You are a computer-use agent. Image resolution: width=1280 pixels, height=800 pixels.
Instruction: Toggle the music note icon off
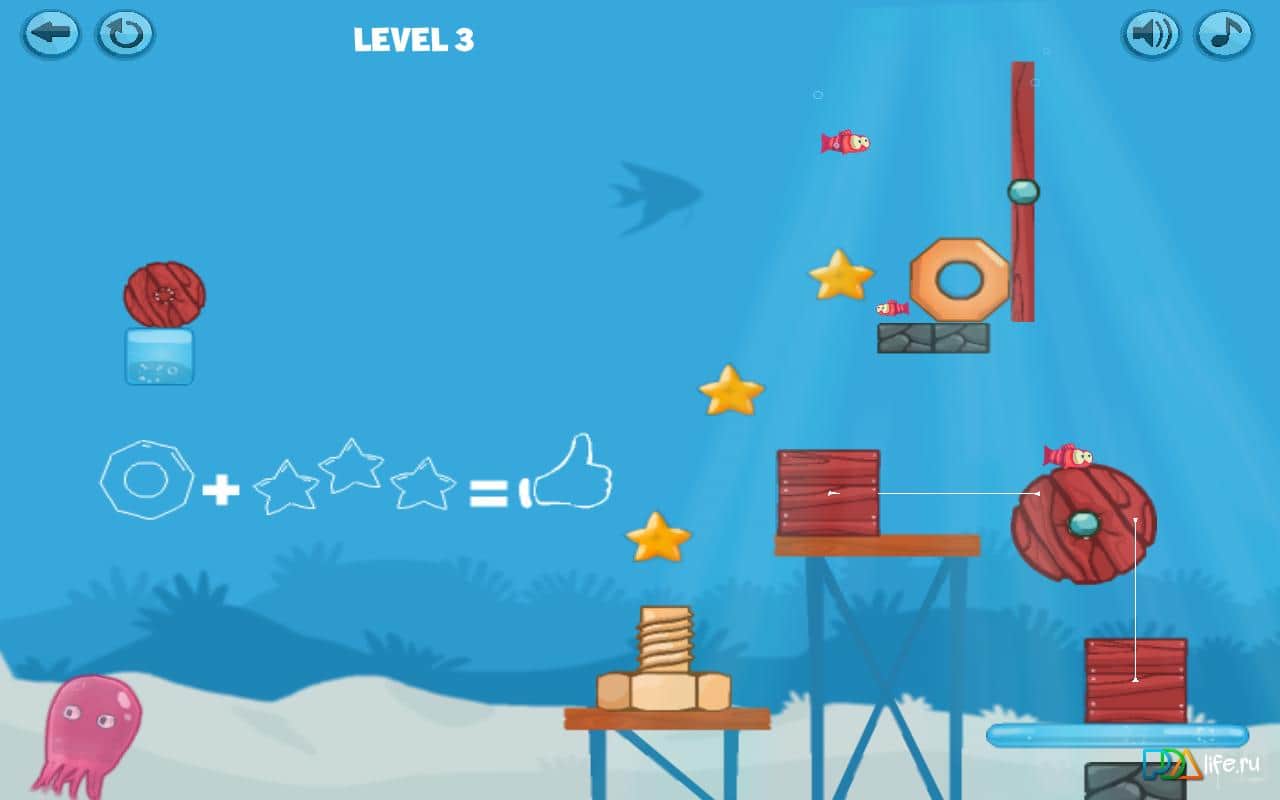click(1225, 33)
